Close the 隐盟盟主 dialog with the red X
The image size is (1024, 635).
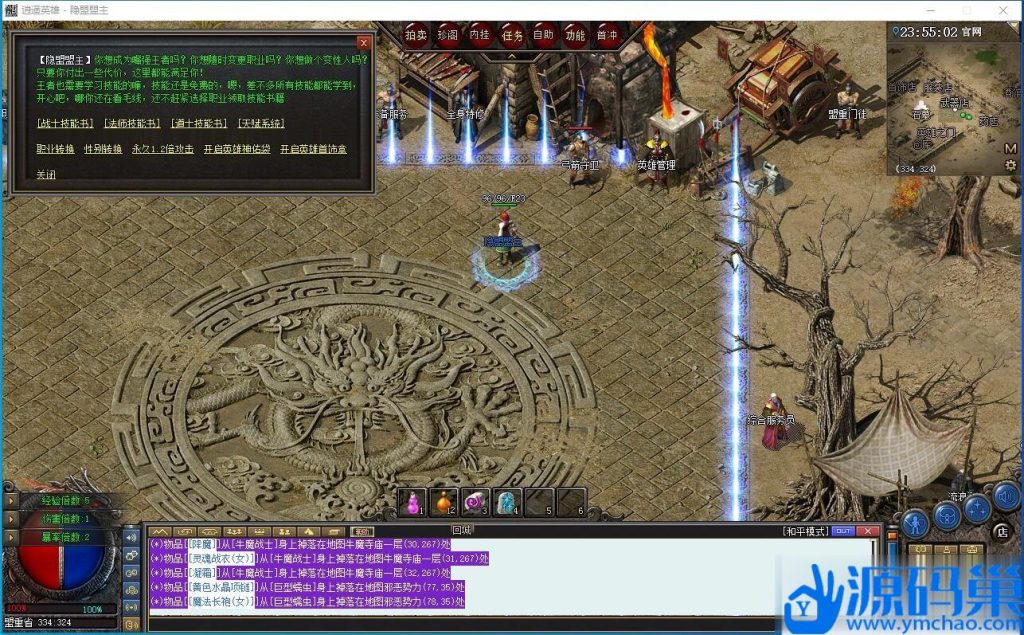363,43
